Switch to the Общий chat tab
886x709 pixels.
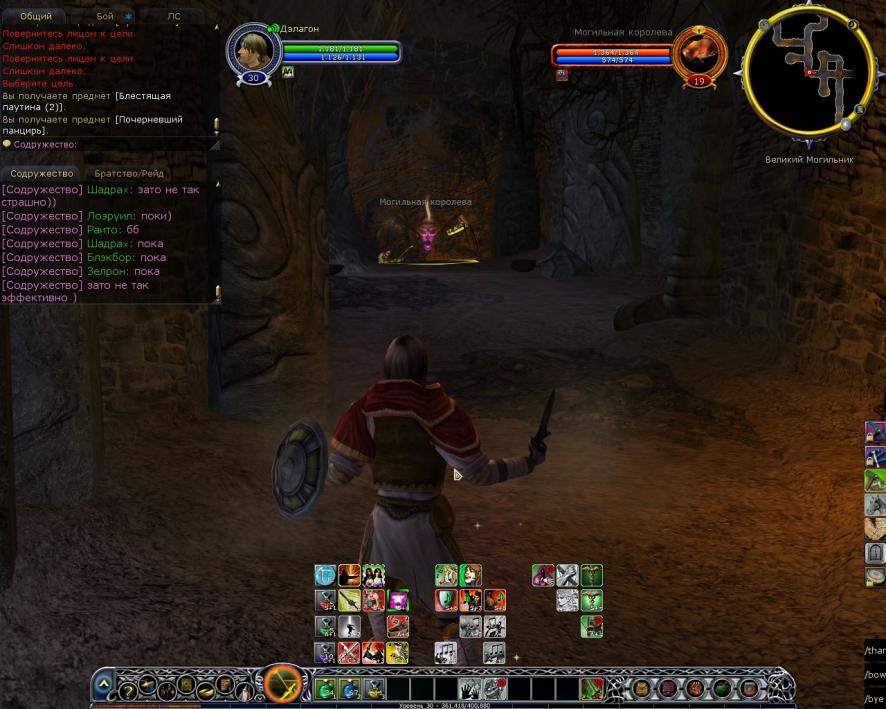36,17
